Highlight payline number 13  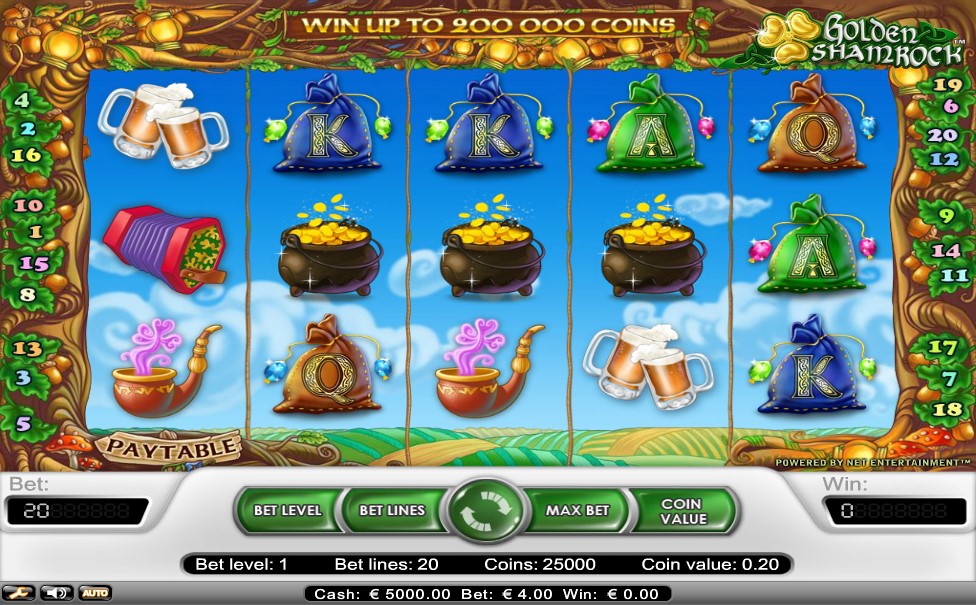point(27,348)
